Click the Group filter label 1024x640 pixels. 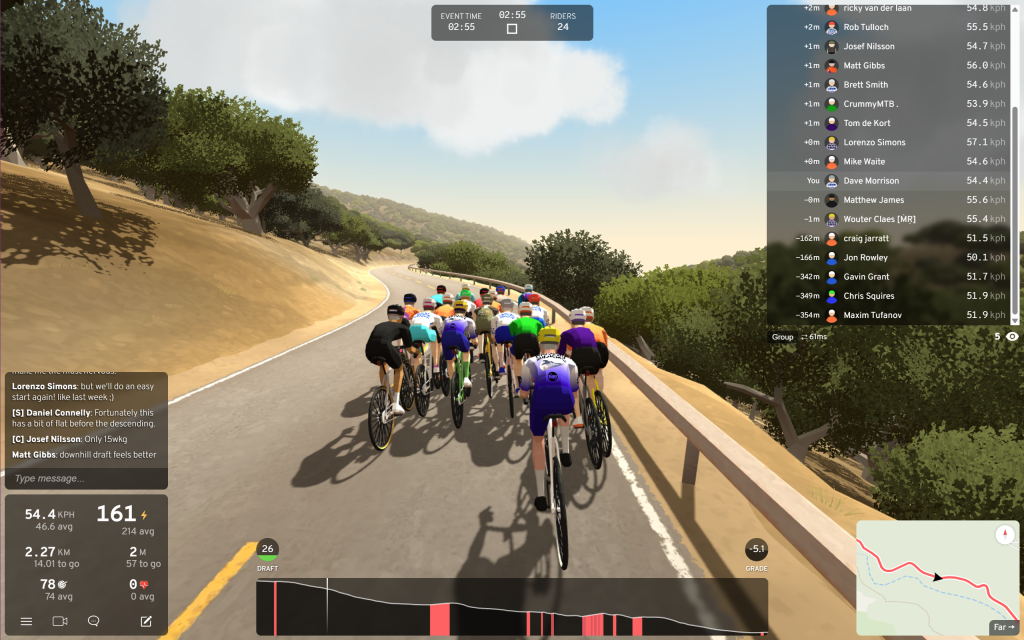coord(782,337)
